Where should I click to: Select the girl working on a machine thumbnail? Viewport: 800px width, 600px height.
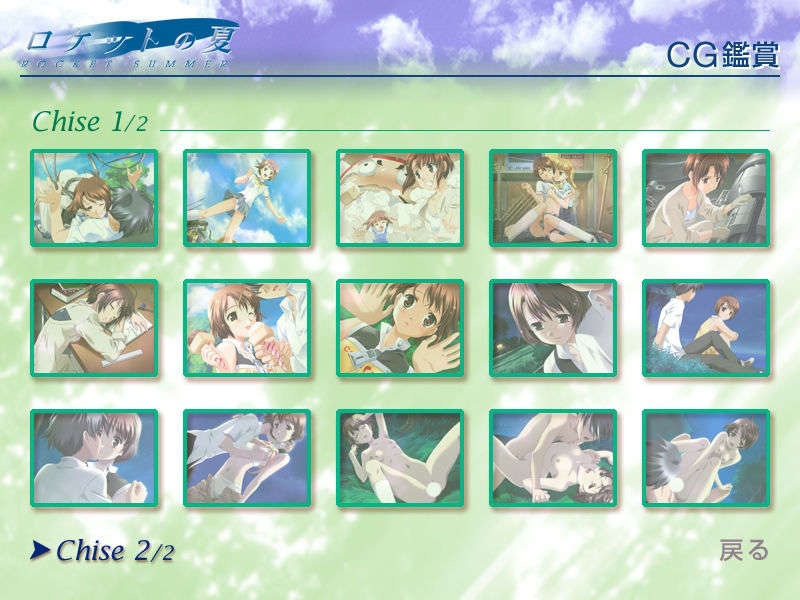tap(705, 198)
